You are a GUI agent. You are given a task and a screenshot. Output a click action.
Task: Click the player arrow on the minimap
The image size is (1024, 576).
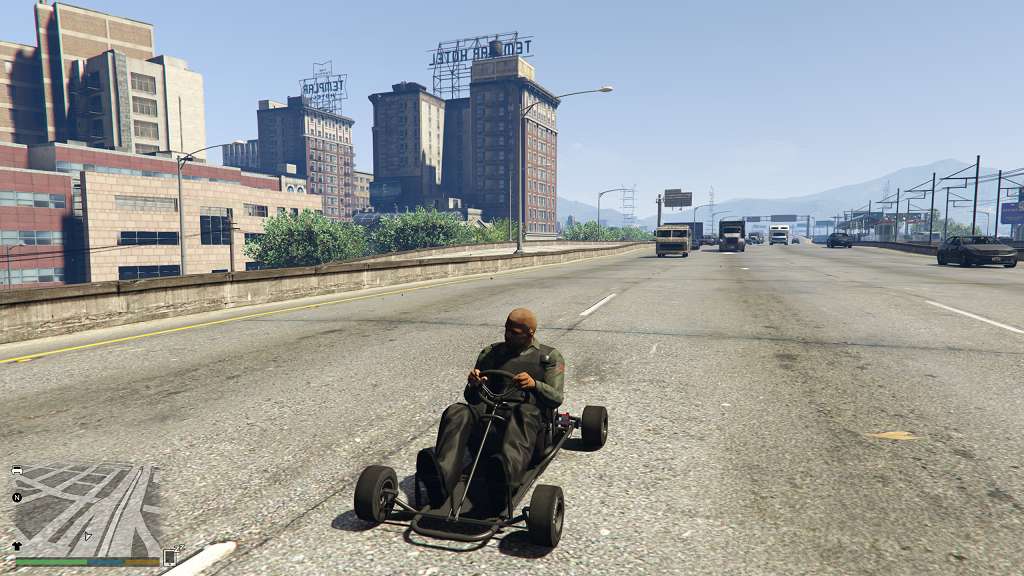coord(87,536)
